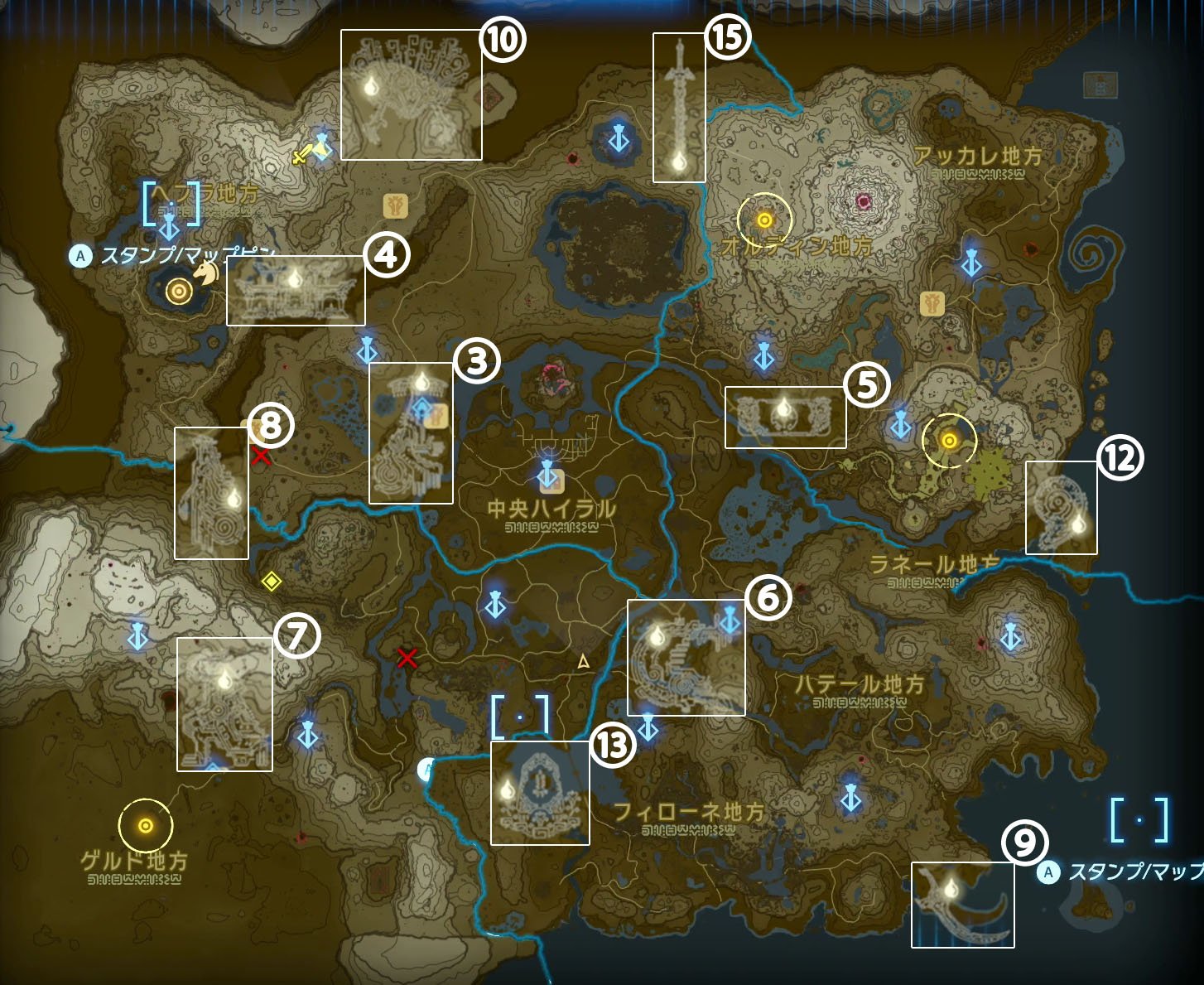Click the yellow diamond marker below memory 8
The height and width of the screenshot is (985, 1204).
tap(273, 582)
